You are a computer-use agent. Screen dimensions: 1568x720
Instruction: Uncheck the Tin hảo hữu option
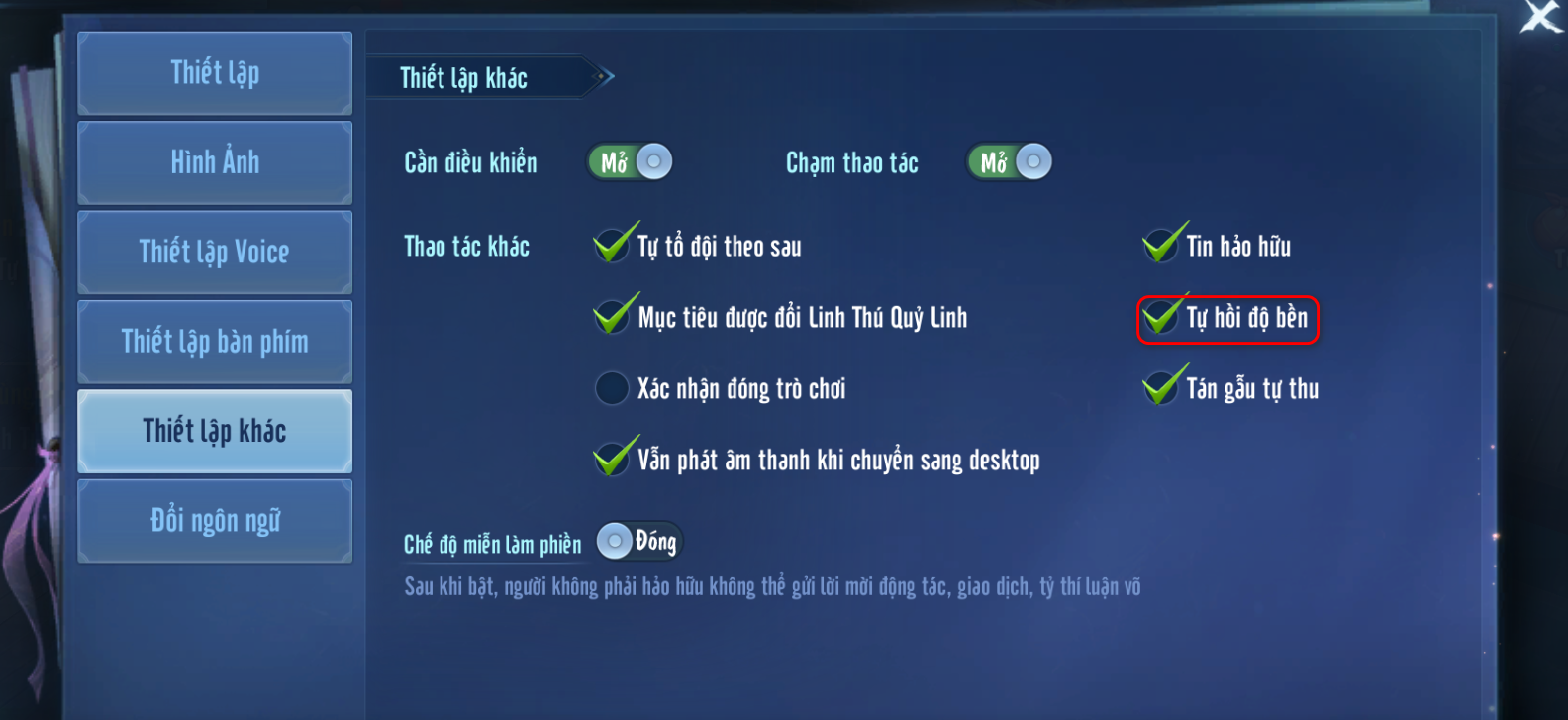pyautogui.click(x=1161, y=246)
